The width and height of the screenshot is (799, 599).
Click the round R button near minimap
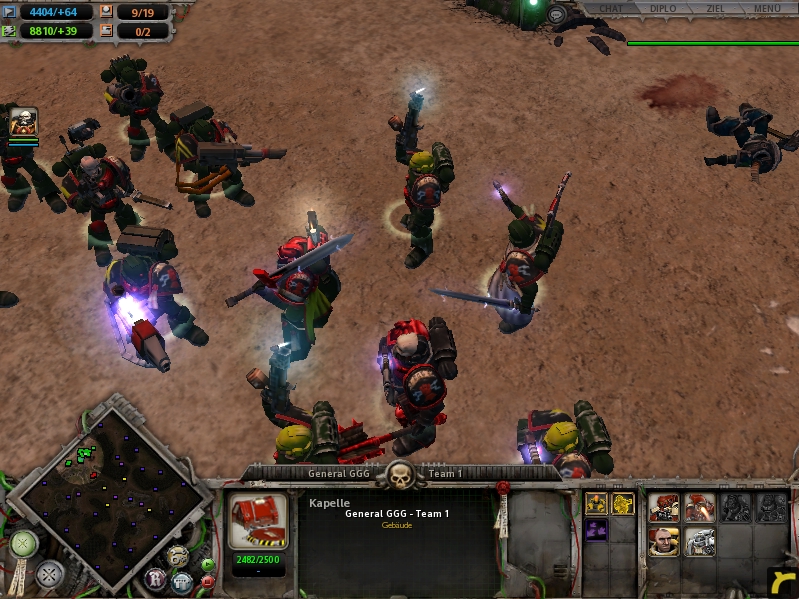pyautogui.click(x=156, y=577)
